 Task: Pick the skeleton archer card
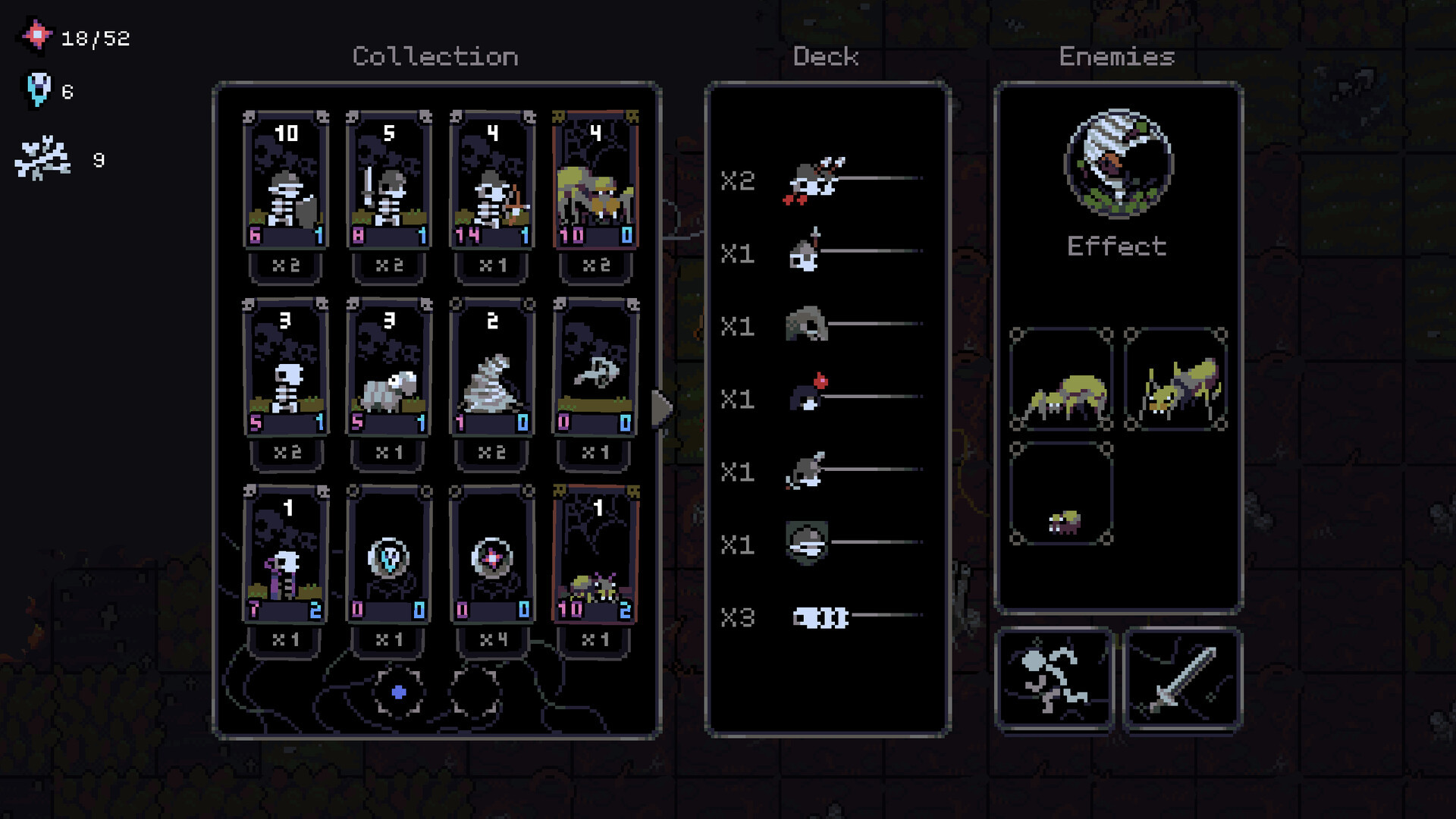(x=492, y=180)
